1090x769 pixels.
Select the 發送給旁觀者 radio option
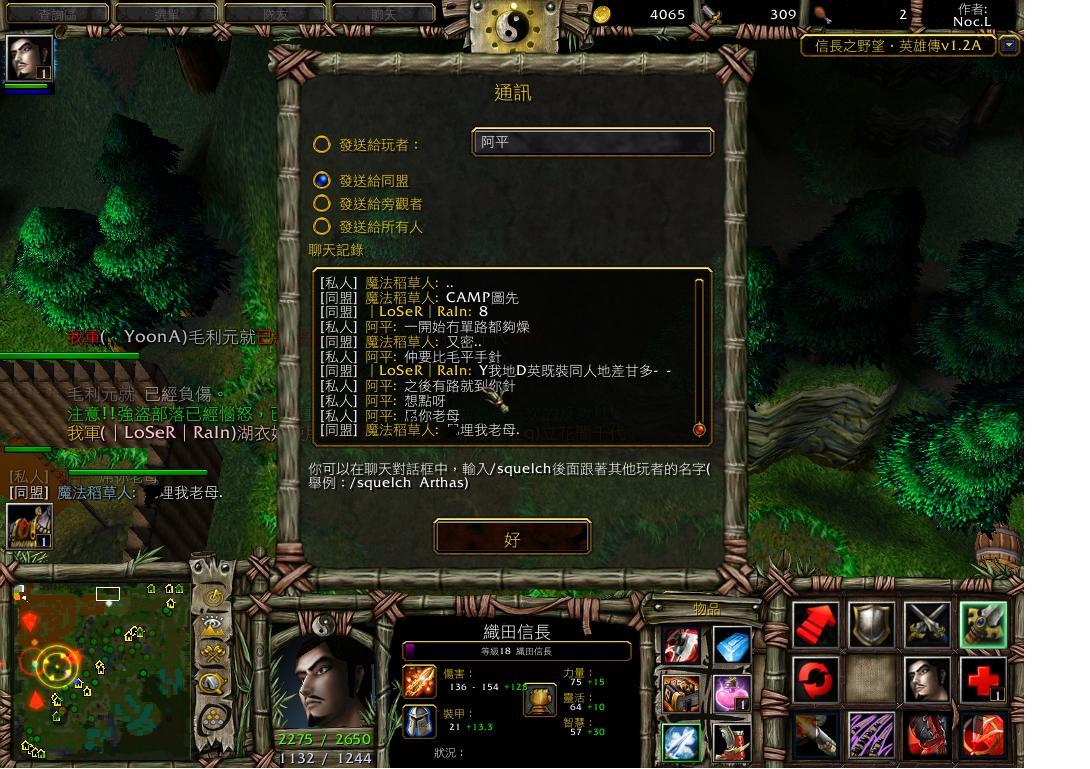point(321,203)
